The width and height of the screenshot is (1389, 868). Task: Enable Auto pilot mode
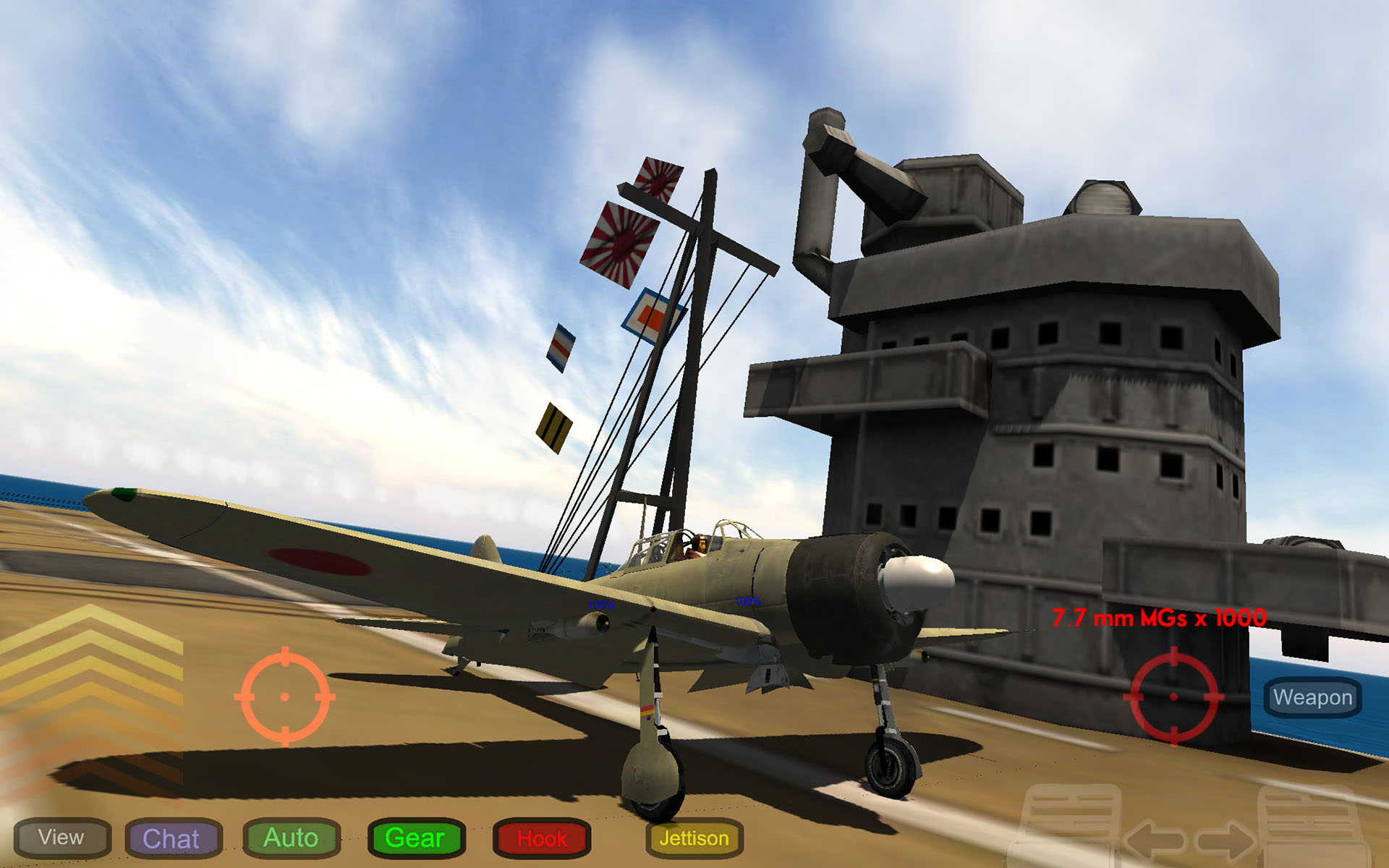click(292, 838)
